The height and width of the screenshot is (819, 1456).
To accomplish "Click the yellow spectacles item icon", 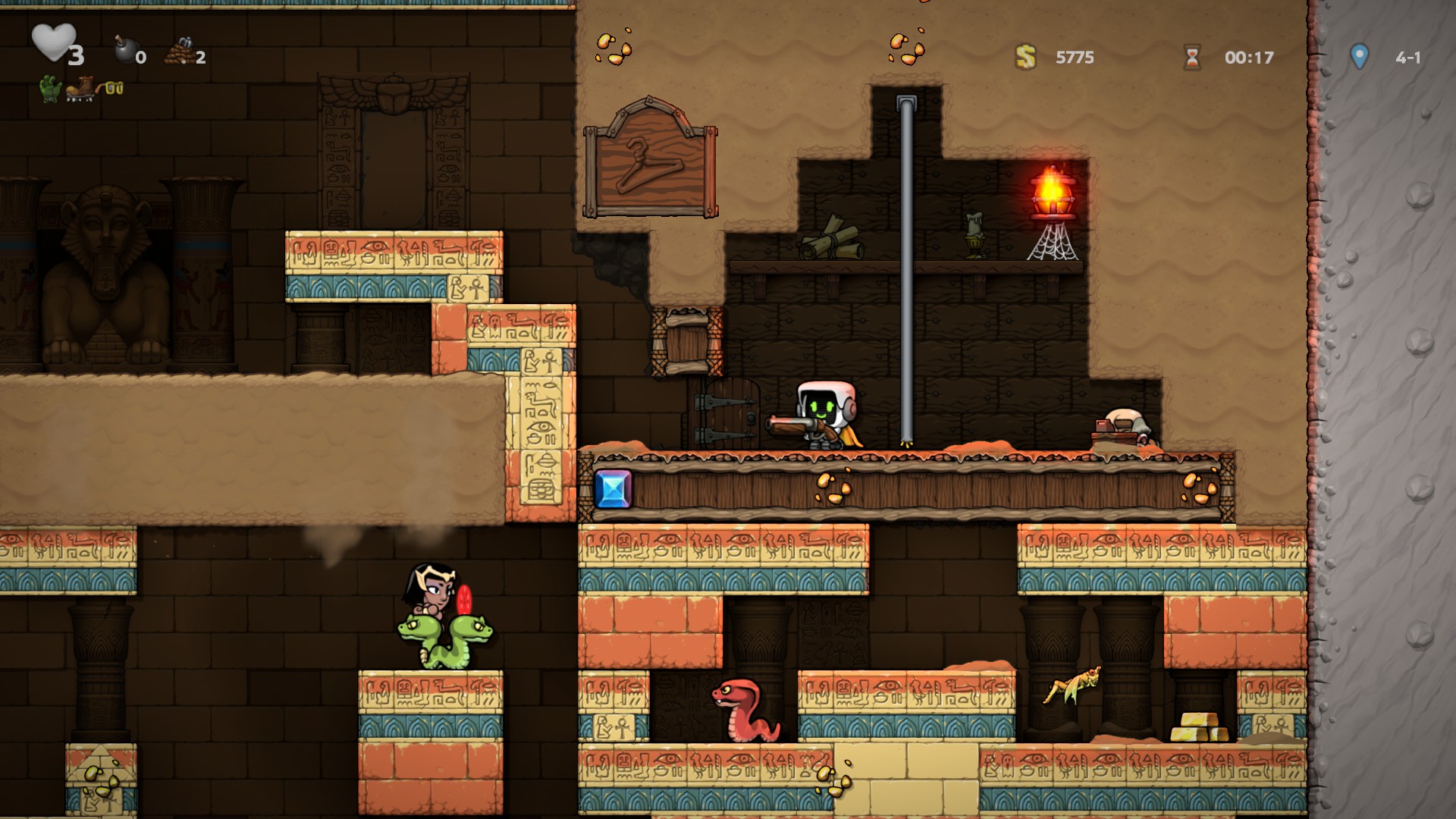I will tap(114, 89).
